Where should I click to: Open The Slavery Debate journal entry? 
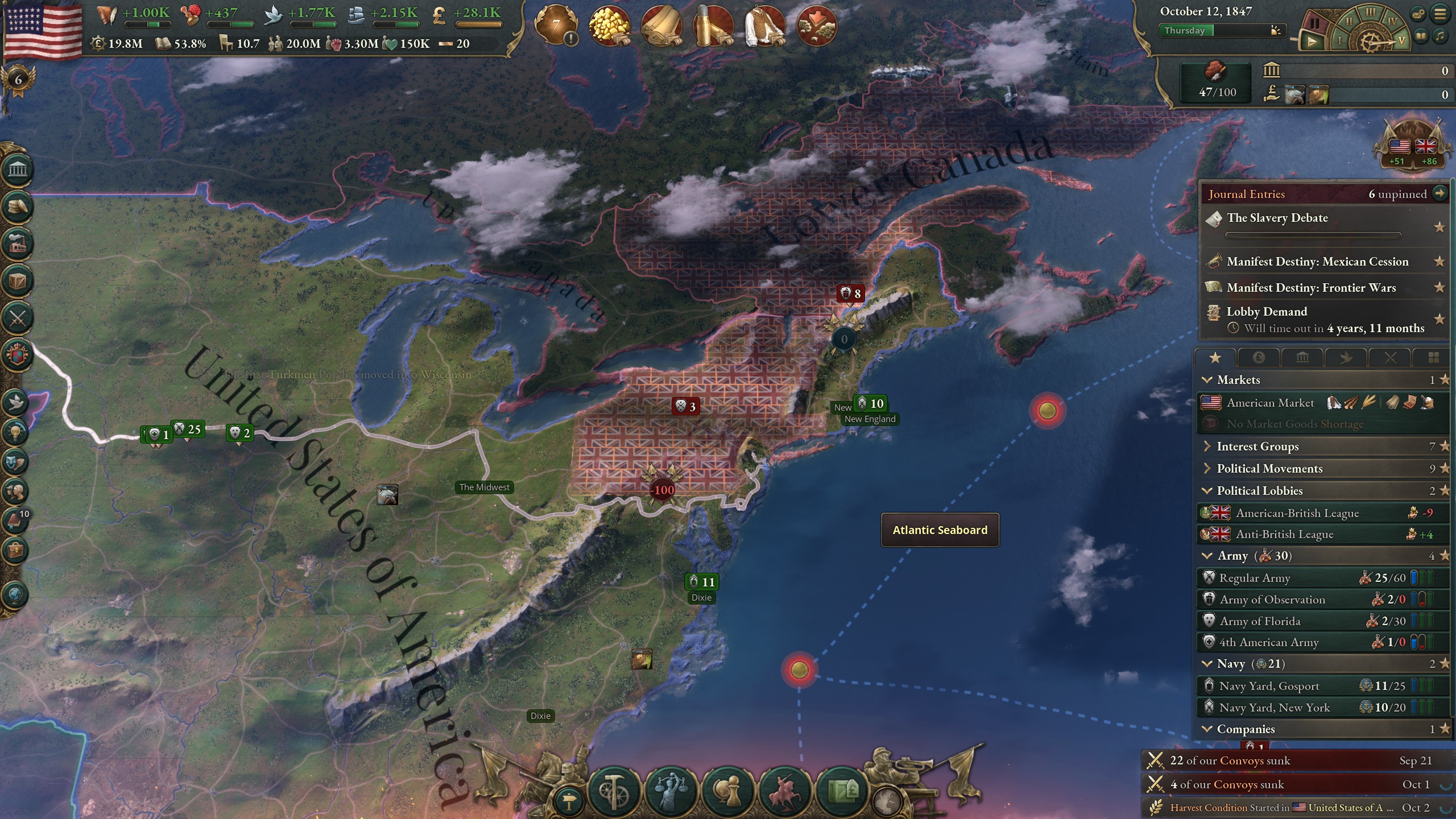pos(1277,218)
